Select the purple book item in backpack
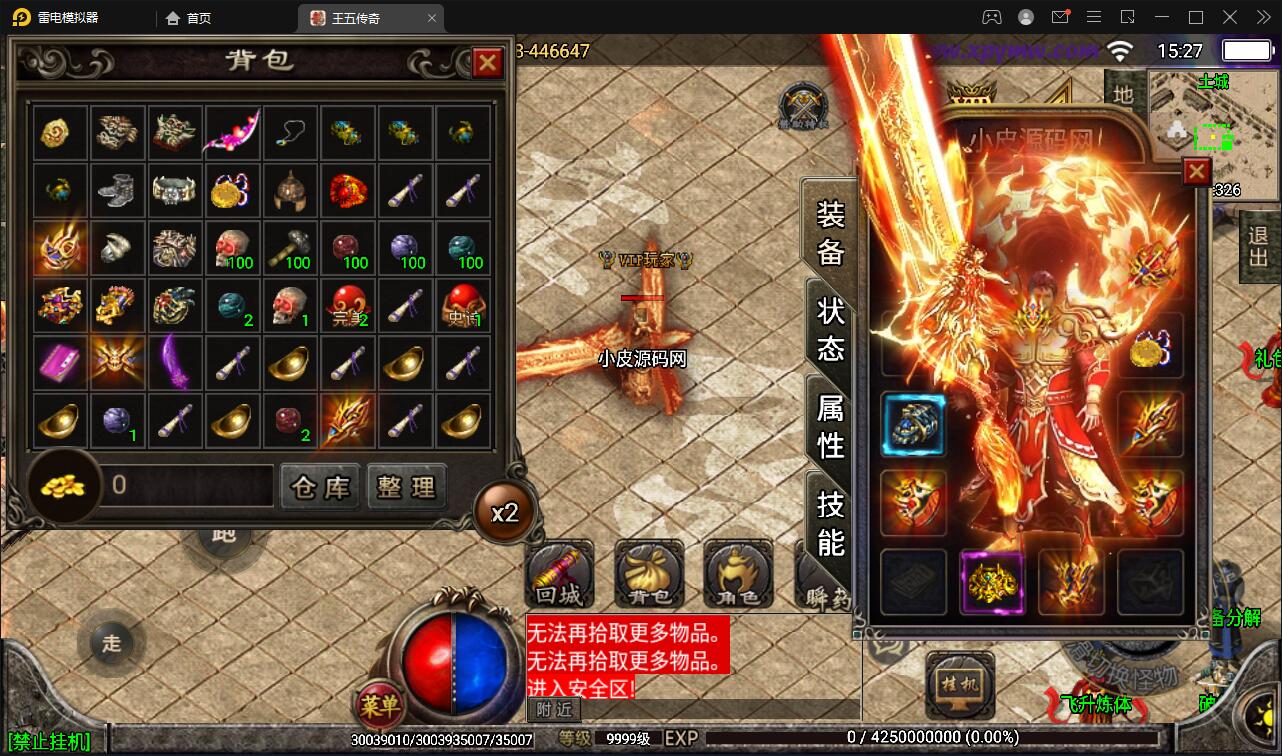Image resolution: width=1282 pixels, height=756 pixels. (x=59, y=363)
